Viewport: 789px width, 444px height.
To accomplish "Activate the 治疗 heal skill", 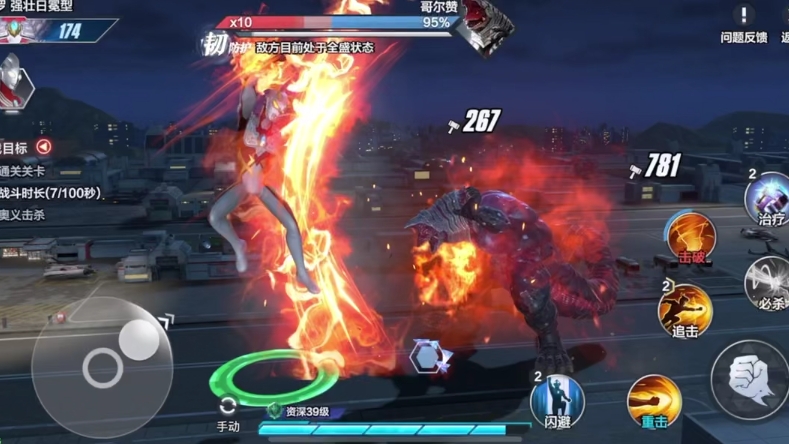I will pos(771,199).
